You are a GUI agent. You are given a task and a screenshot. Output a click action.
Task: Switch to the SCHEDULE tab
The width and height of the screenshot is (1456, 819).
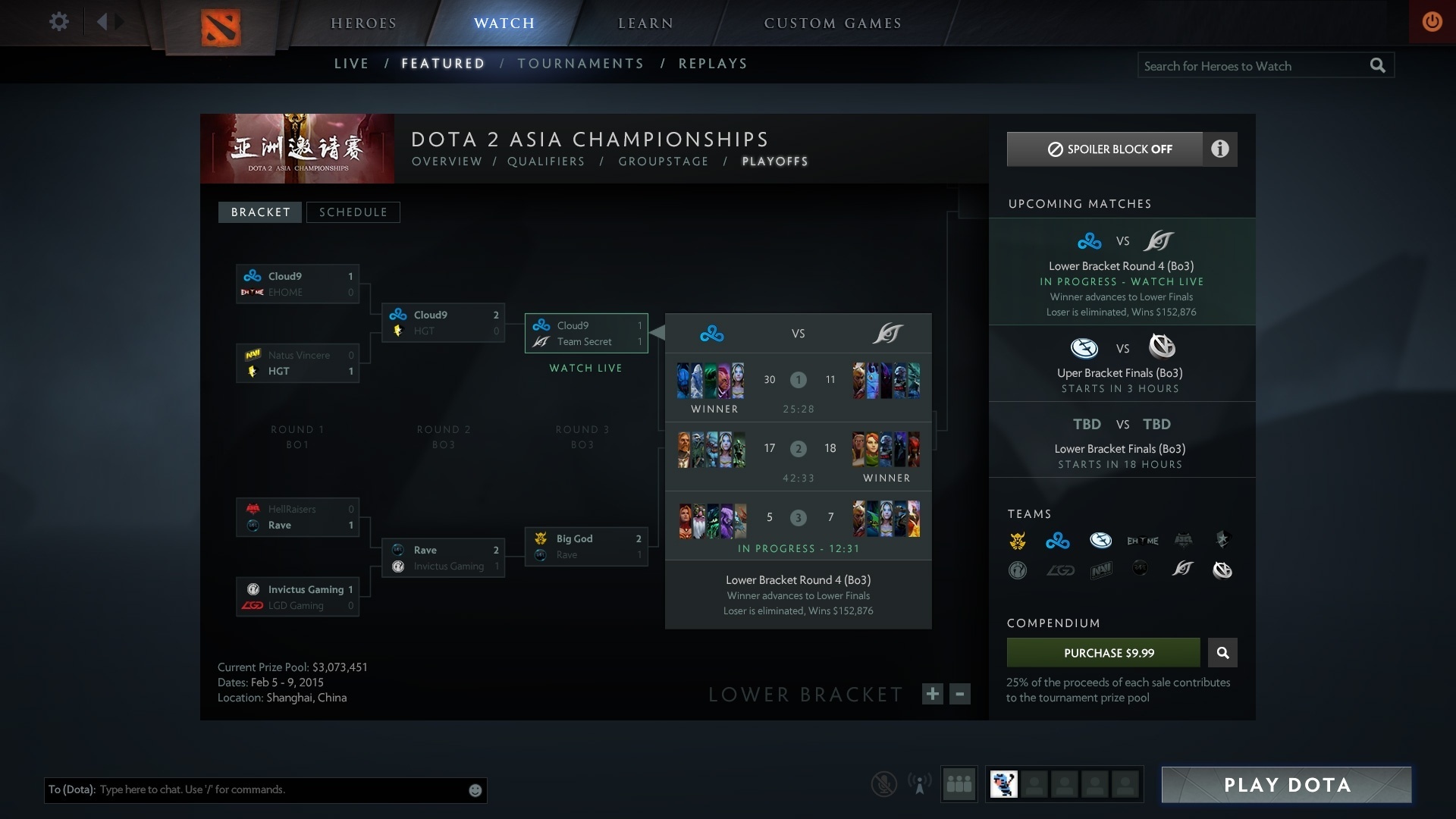tap(353, 212)
